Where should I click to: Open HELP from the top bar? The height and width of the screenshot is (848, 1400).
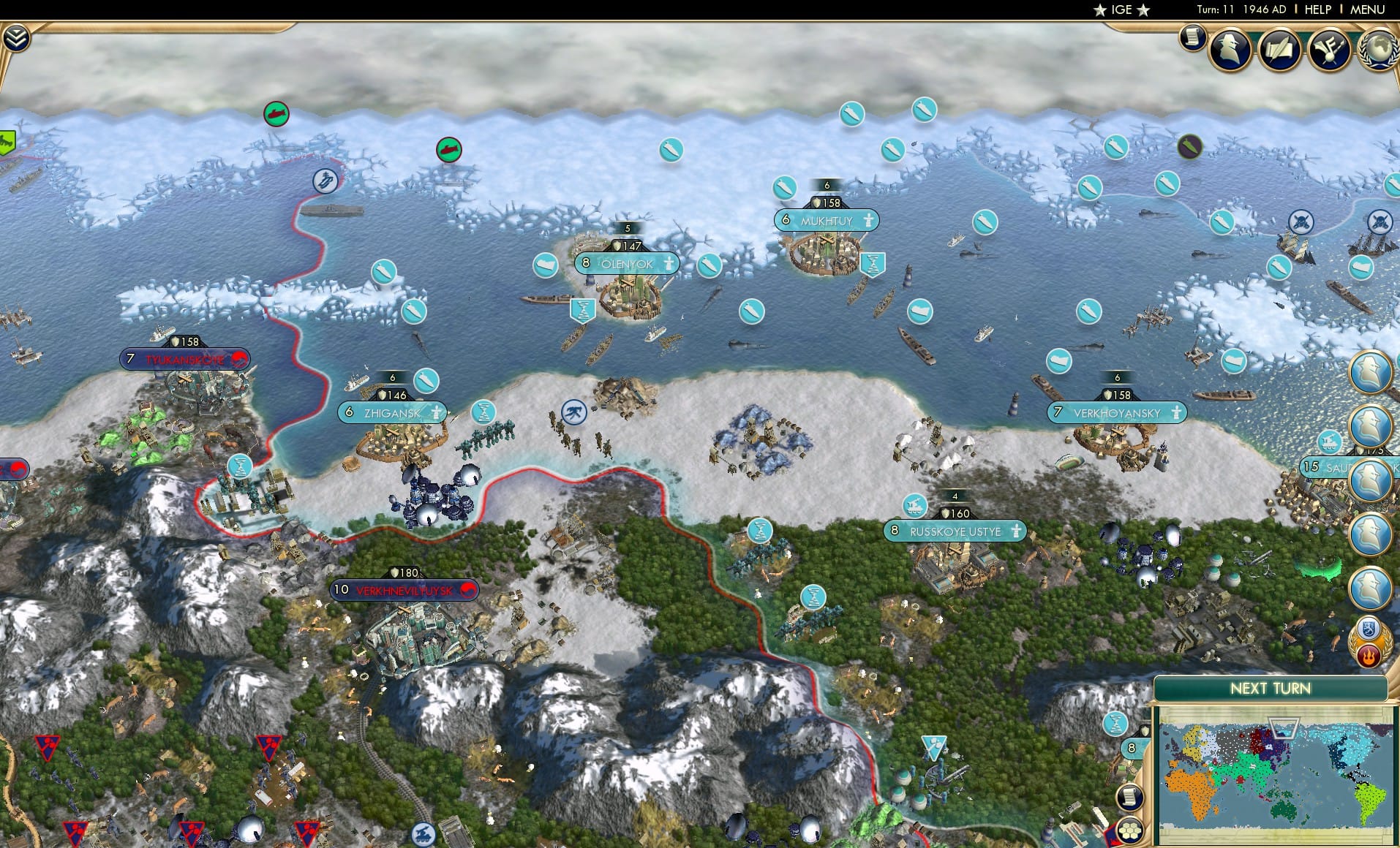(1317, 10)
